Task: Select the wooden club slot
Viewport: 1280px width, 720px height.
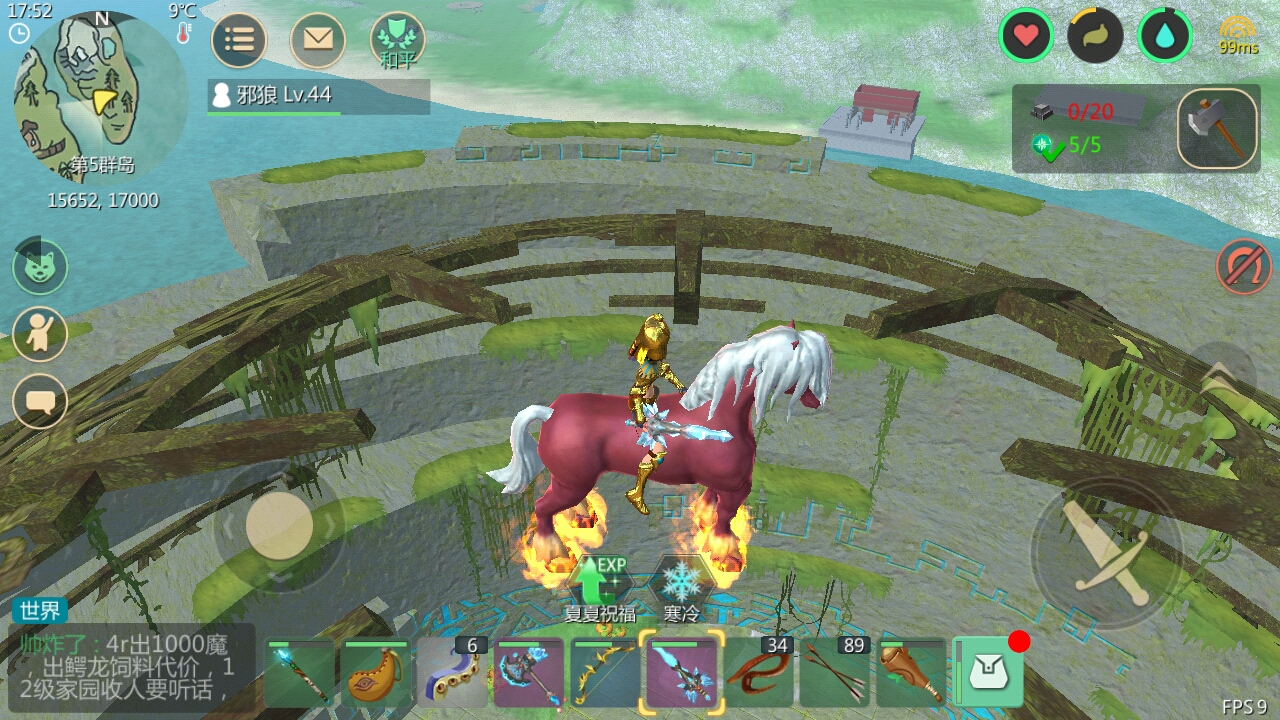Action: 911,674
